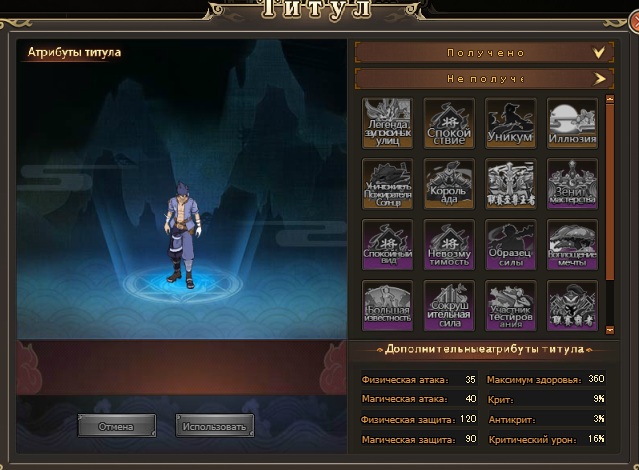Choose the Участник тестирования title
639x470 pixels.
[510, 305]
